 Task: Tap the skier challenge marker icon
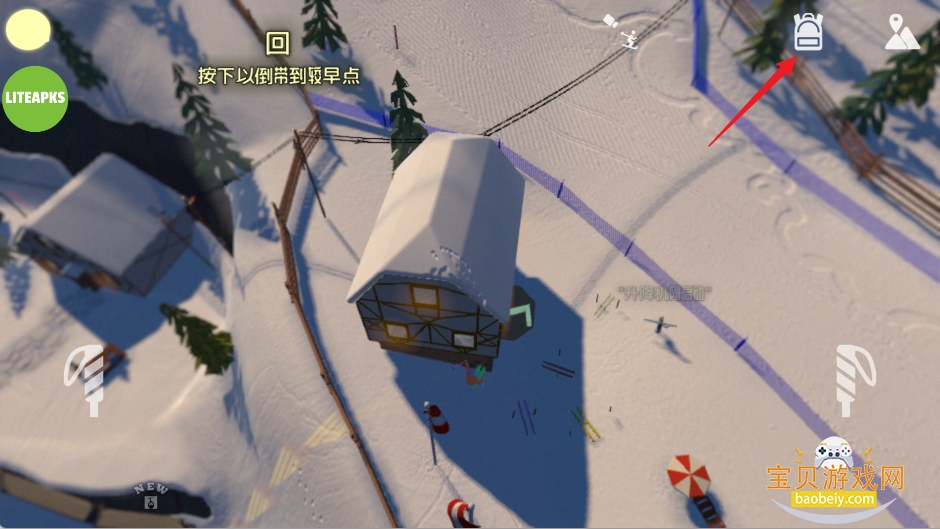click(629, 38)
